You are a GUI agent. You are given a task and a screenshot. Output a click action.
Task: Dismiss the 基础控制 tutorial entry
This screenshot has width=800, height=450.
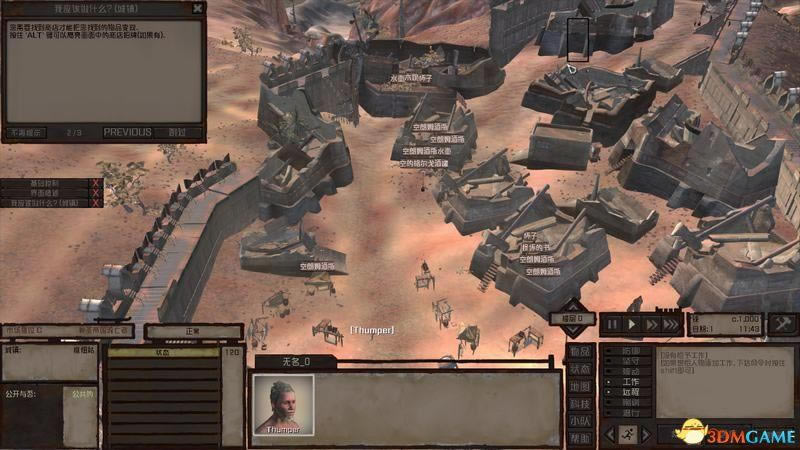point(95,183)
